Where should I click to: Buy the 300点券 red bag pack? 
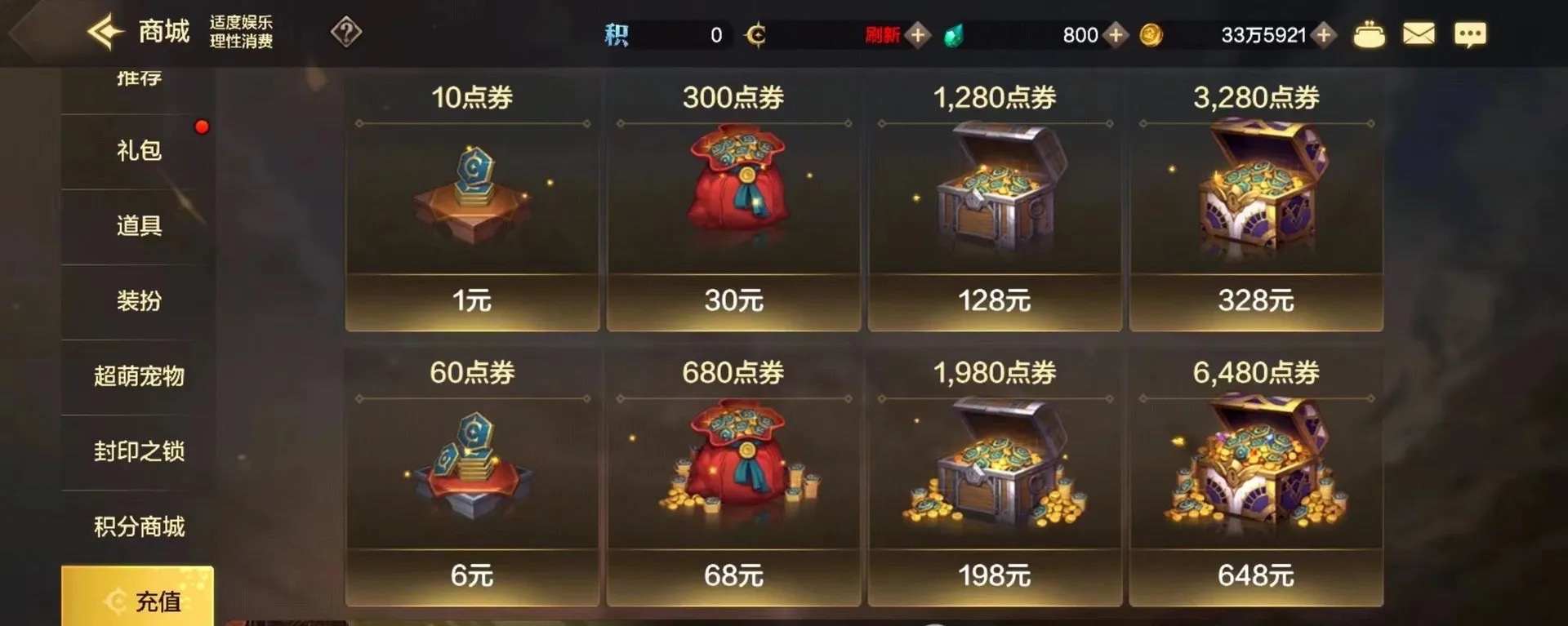(733, 300)
